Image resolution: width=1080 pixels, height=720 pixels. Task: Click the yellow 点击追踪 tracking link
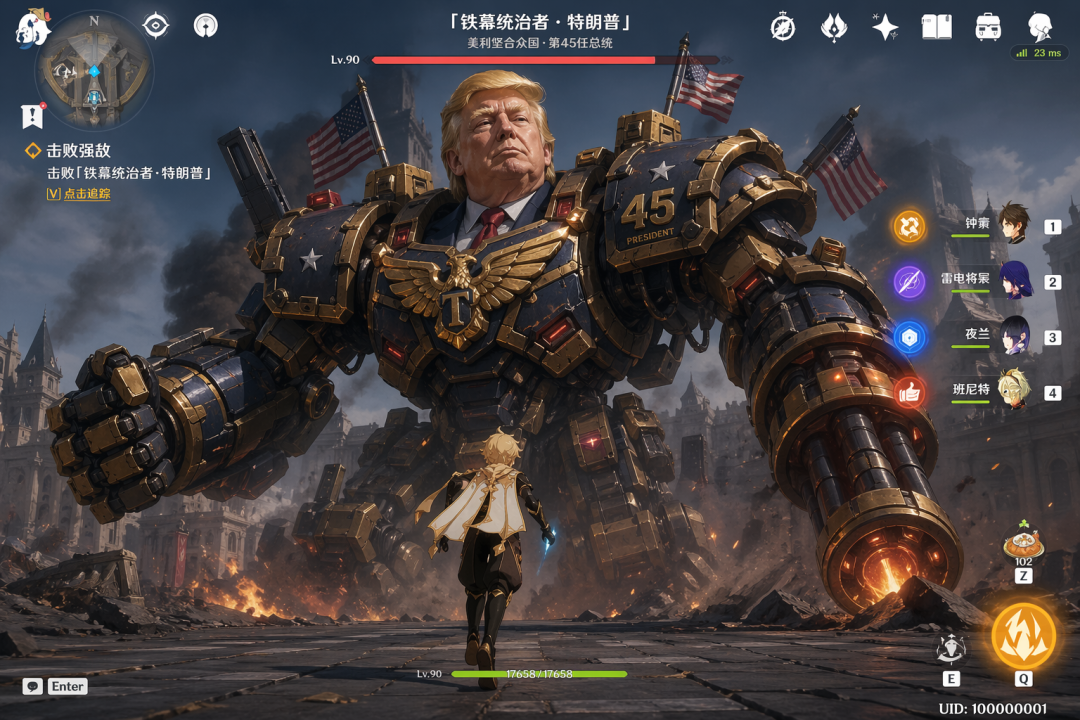pos(78,194)
